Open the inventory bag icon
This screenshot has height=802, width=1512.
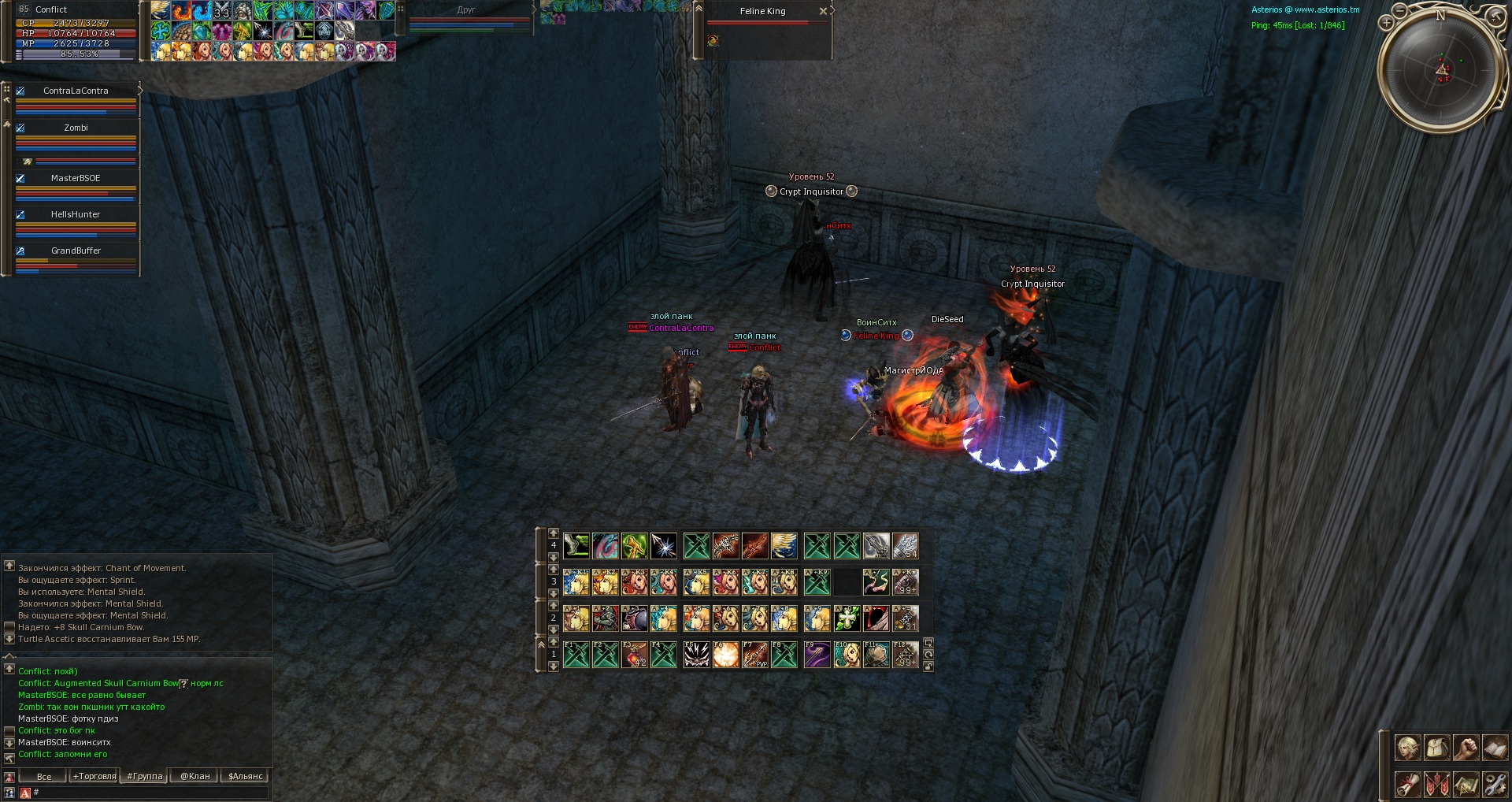[1437, 748]
